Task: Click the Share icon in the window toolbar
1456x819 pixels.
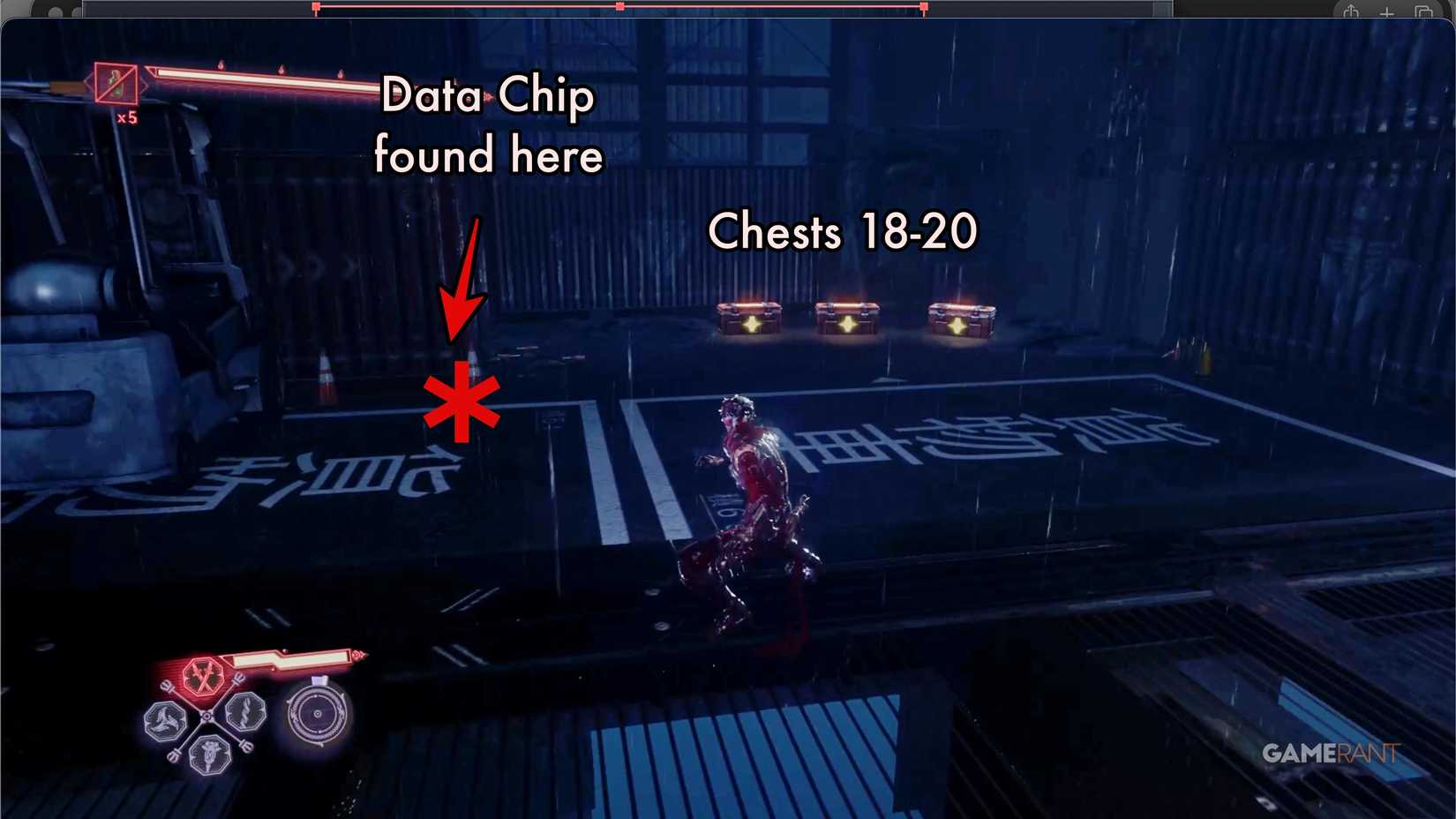Action: coord(1351,12)
